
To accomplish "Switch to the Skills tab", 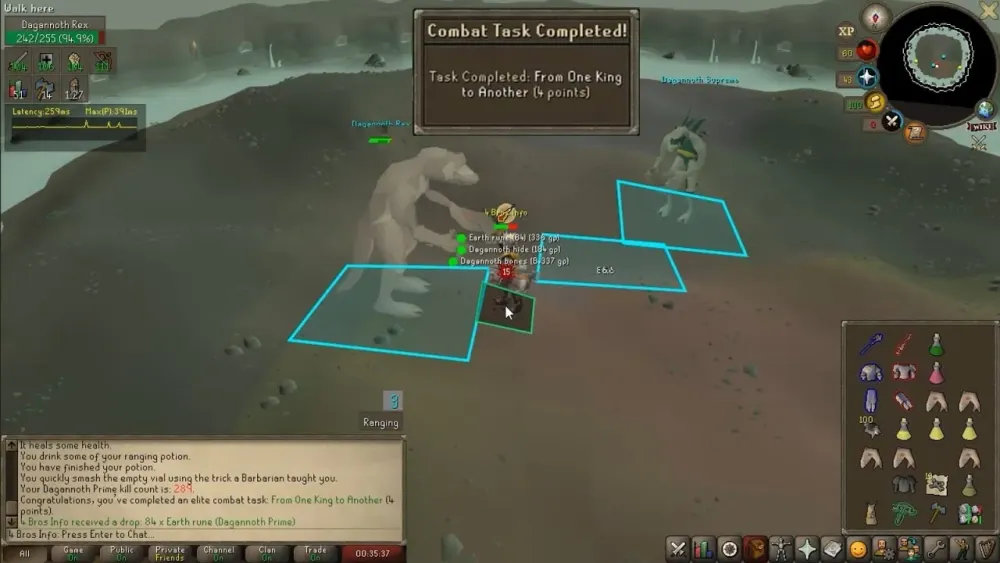I will (x=703, y=548).
